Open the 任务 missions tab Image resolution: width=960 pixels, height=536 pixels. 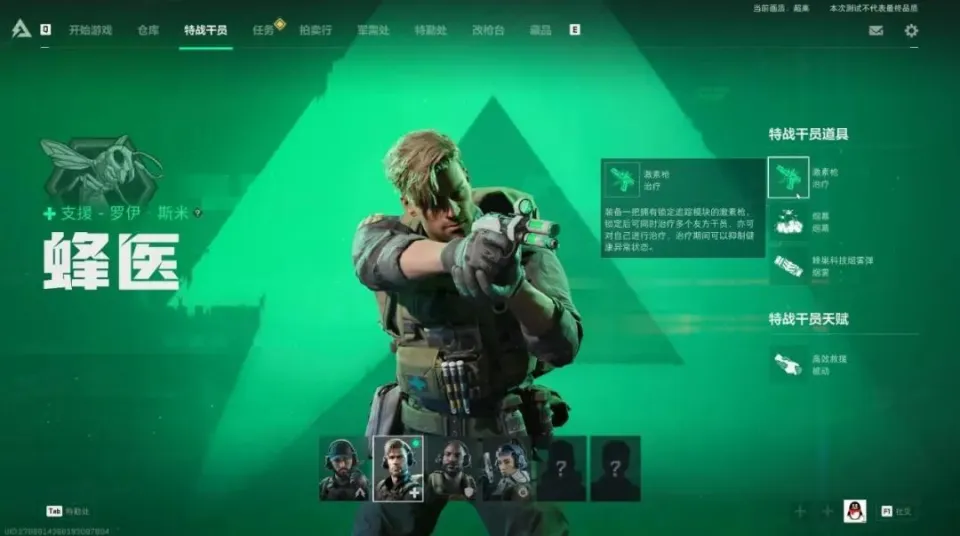263,30
